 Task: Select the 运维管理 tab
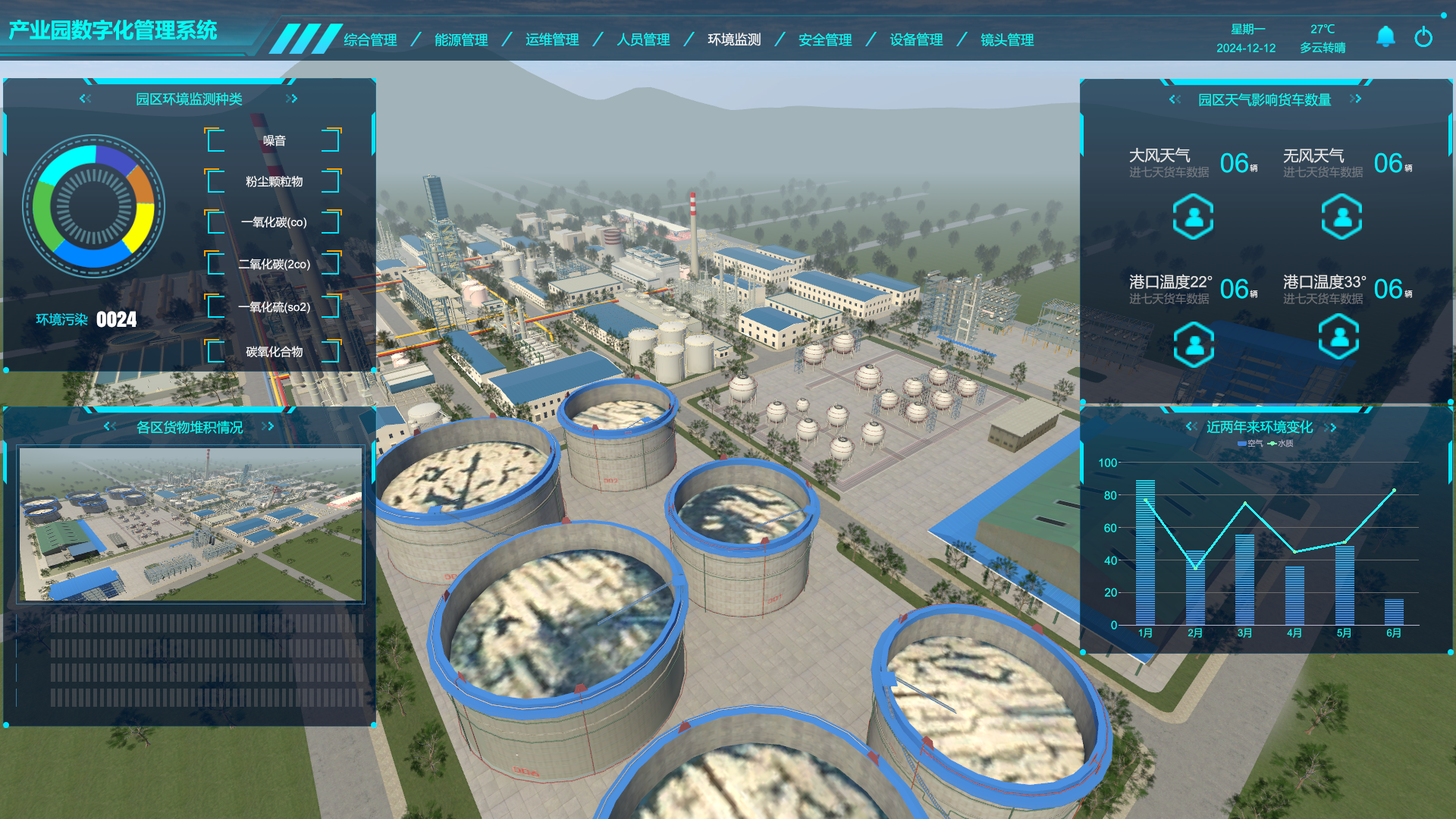[x=552, y=39]
